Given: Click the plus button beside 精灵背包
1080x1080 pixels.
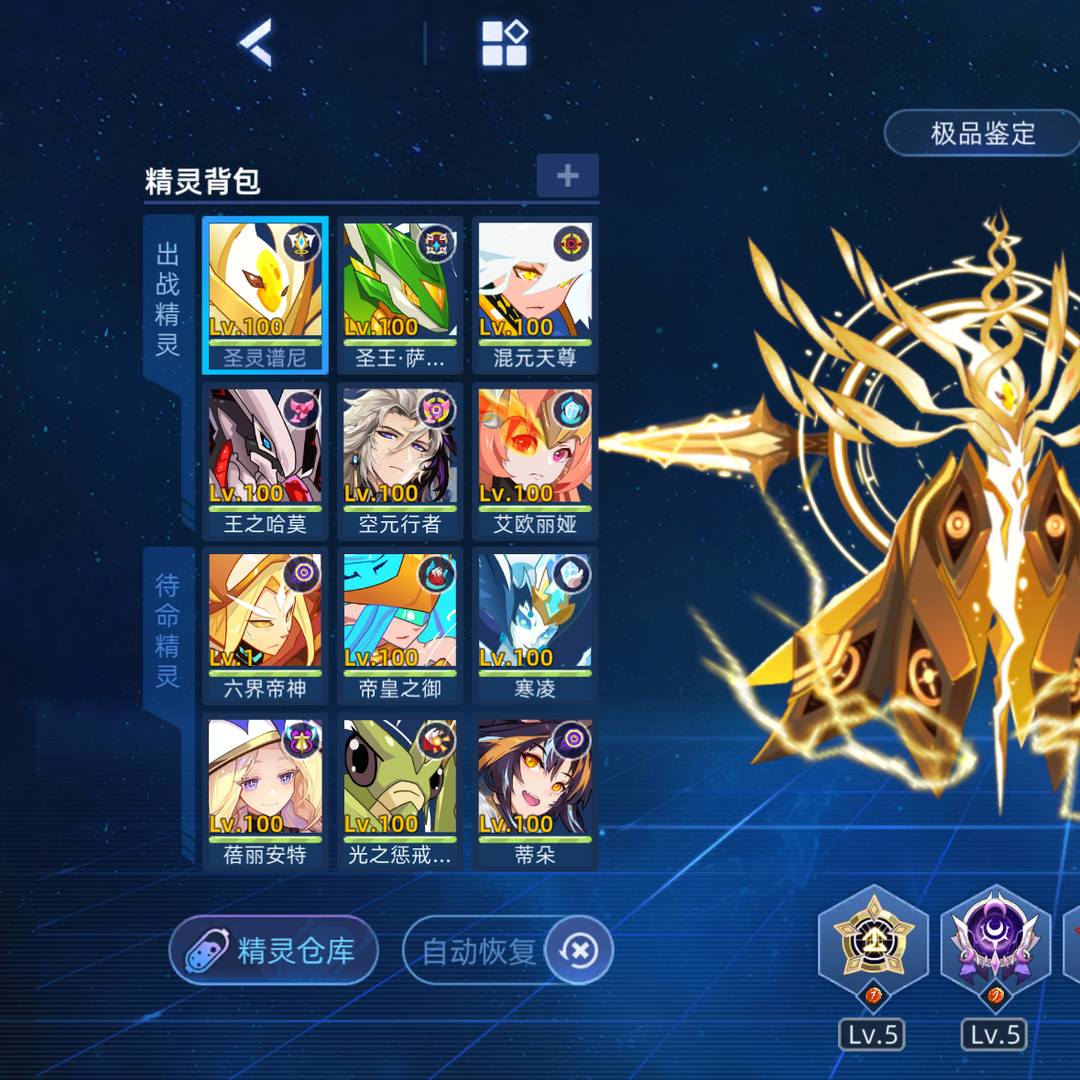Looking at the screenshot, I should tap(567, 176).
